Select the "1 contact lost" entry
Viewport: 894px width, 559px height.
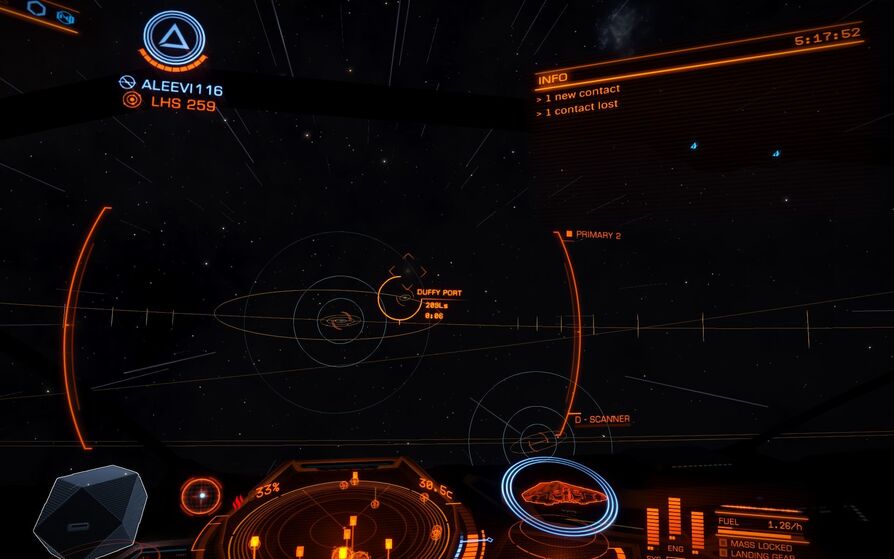pos(582,106)
